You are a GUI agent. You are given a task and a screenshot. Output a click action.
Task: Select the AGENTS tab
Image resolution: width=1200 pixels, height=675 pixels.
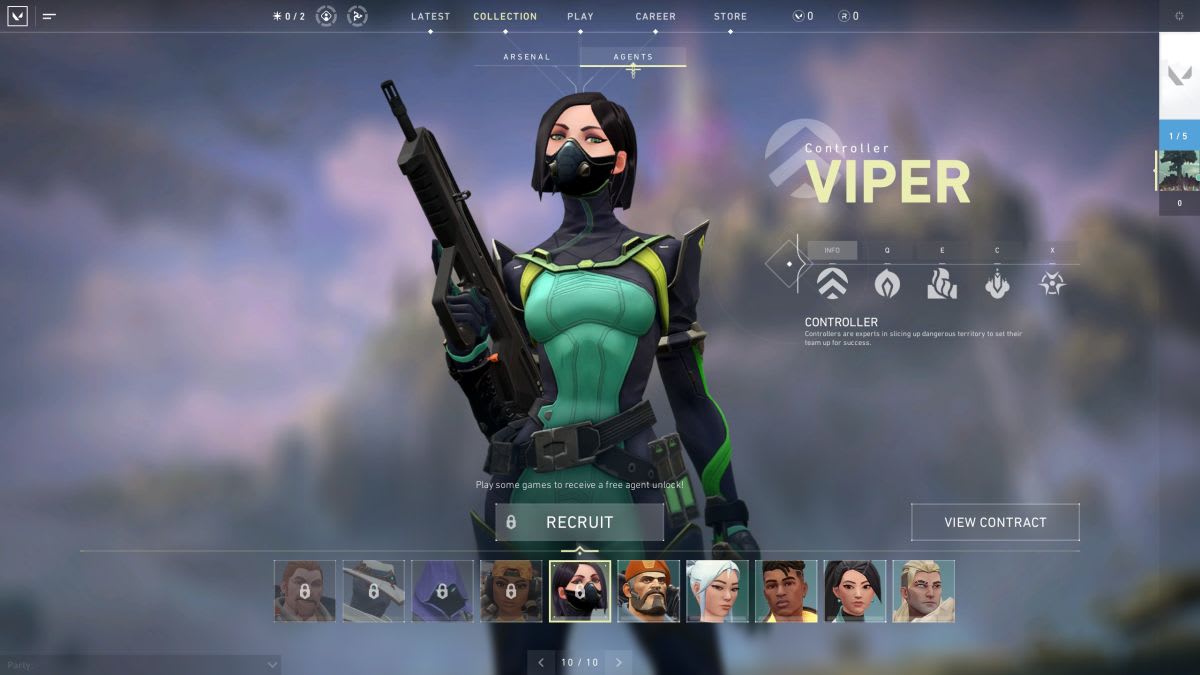[x=633, y=57]
